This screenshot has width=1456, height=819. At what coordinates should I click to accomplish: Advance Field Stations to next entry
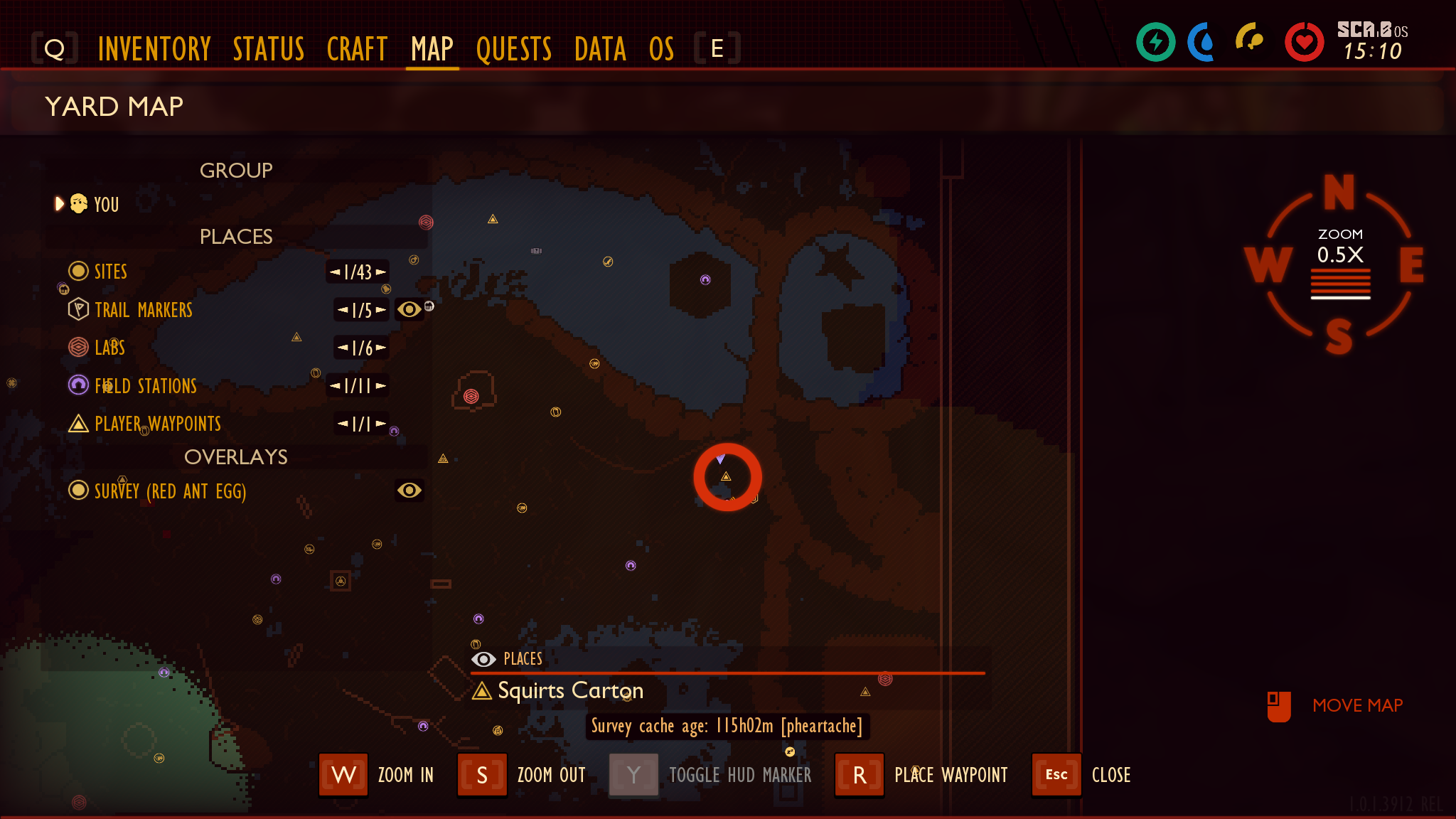[382, 386]
